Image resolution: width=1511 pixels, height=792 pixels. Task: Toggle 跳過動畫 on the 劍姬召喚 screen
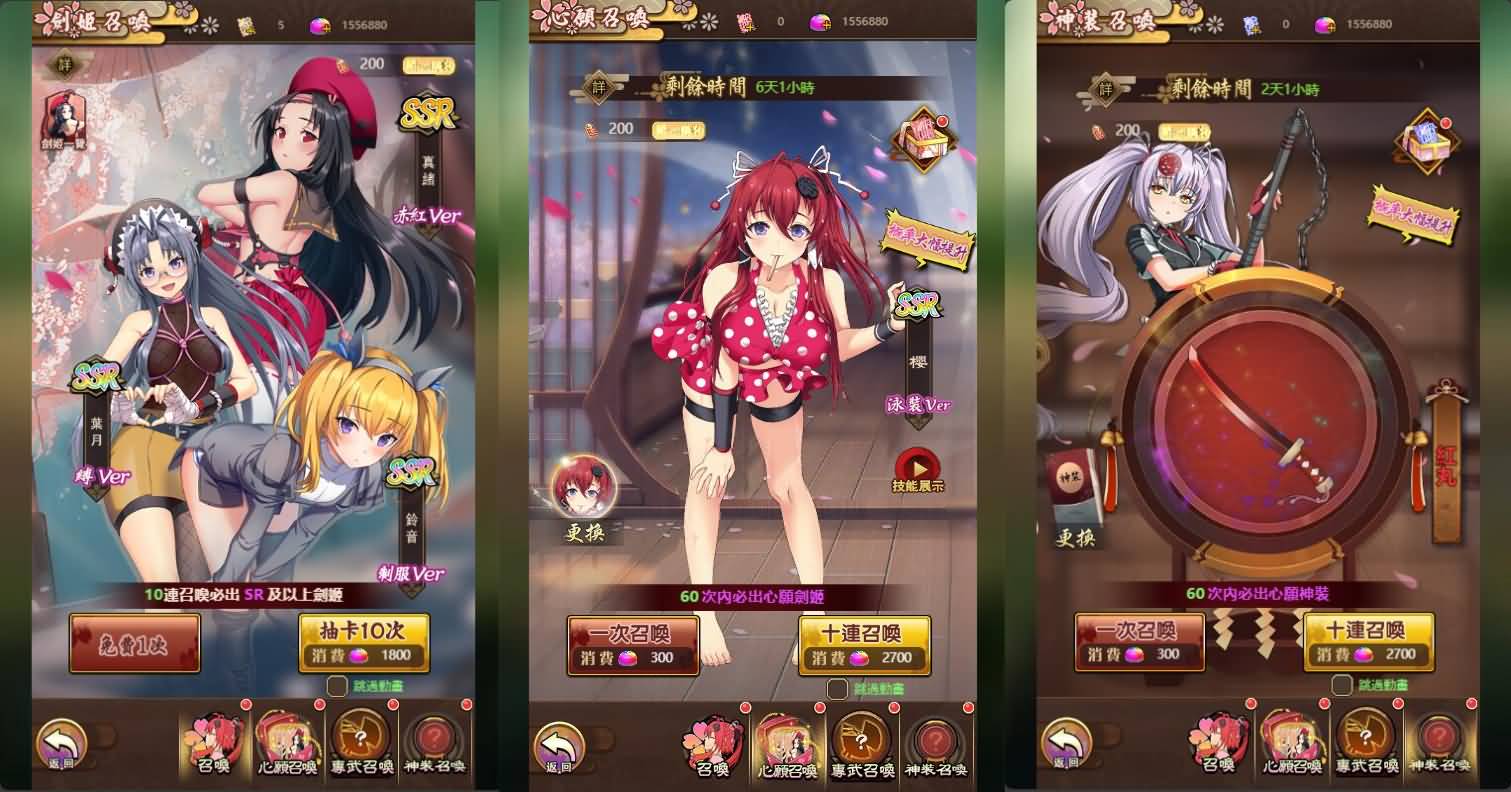click(x=337, y=686)
